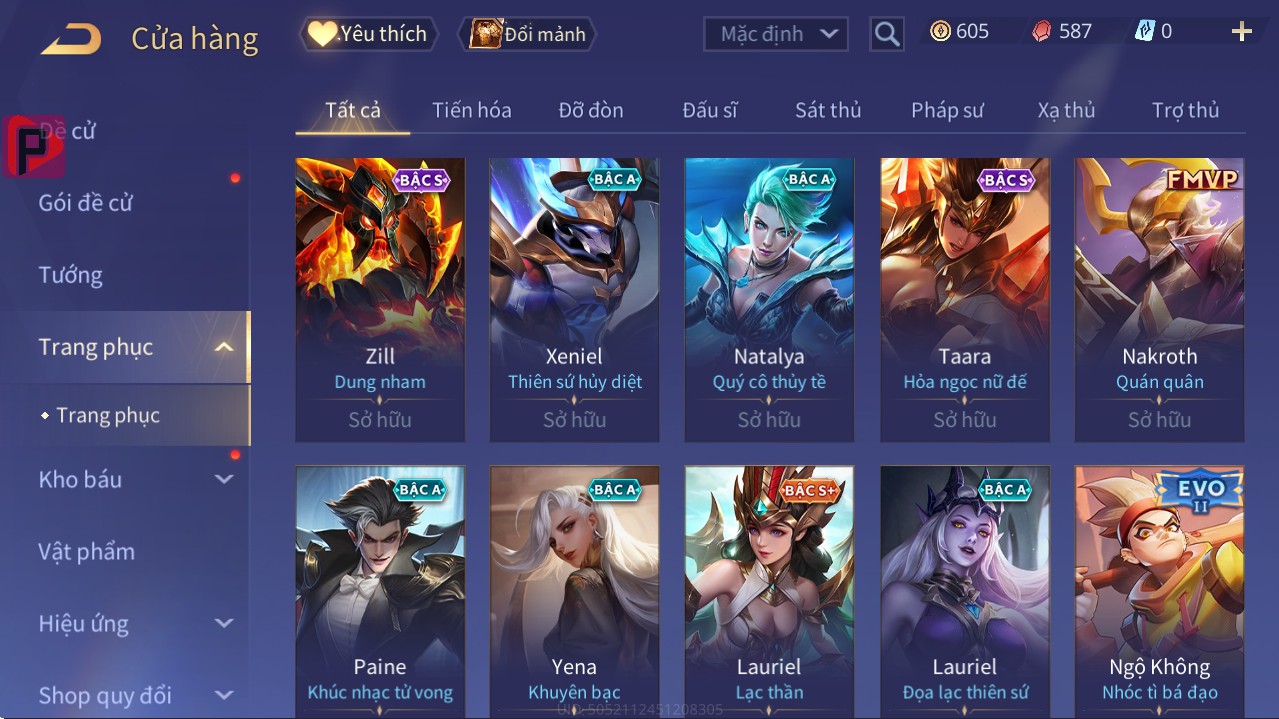Select Nakroth's Quán quân skin card
This screenshot has height=719, width=1279.
[x=1159, y=299]
